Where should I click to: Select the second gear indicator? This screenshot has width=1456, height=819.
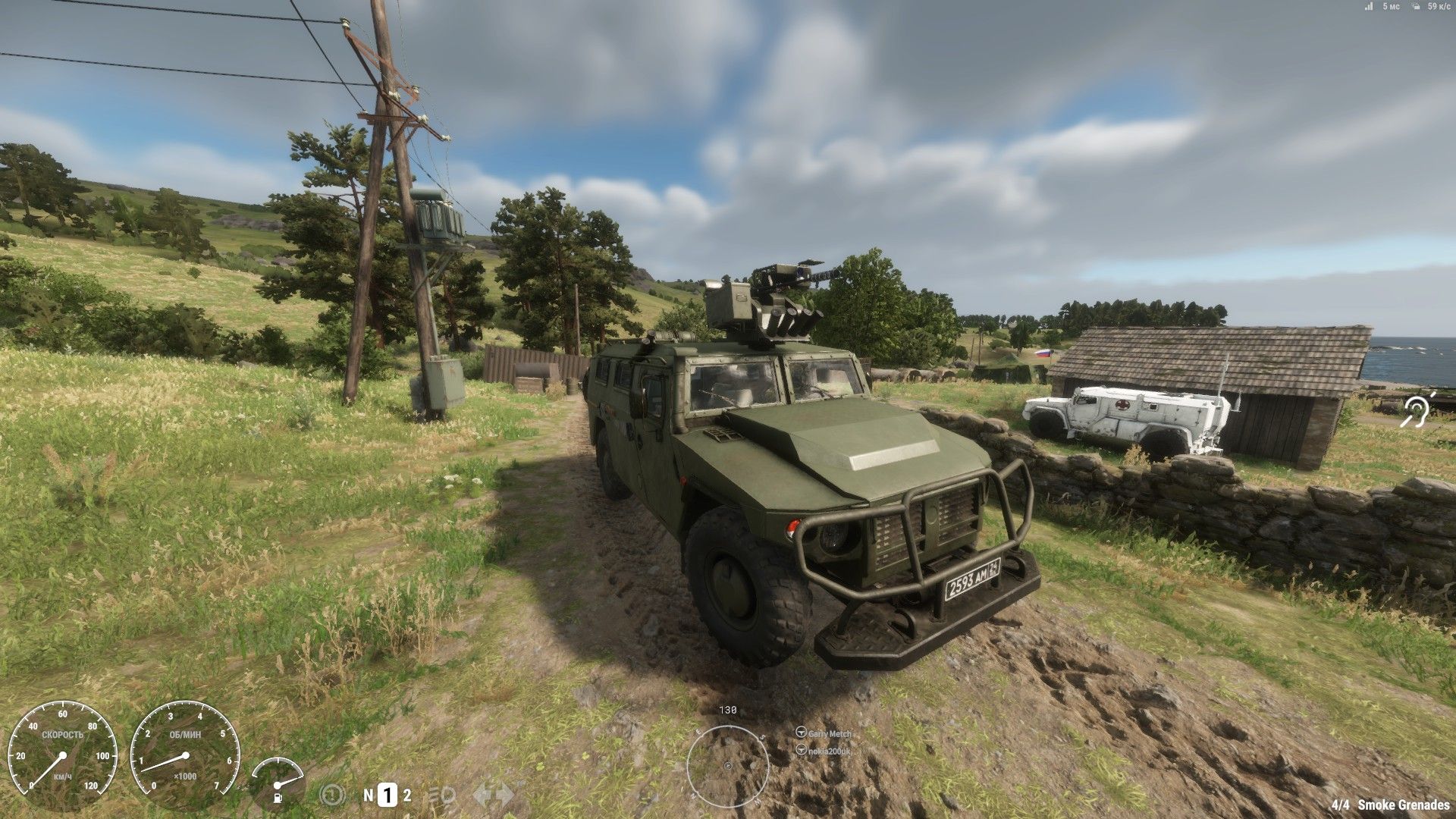(x=407, y=795)
